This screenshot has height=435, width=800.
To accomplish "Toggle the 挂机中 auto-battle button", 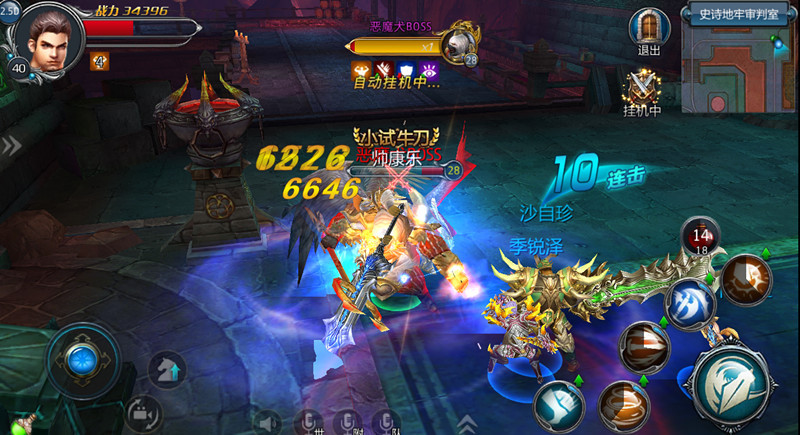I will point(641,88).
